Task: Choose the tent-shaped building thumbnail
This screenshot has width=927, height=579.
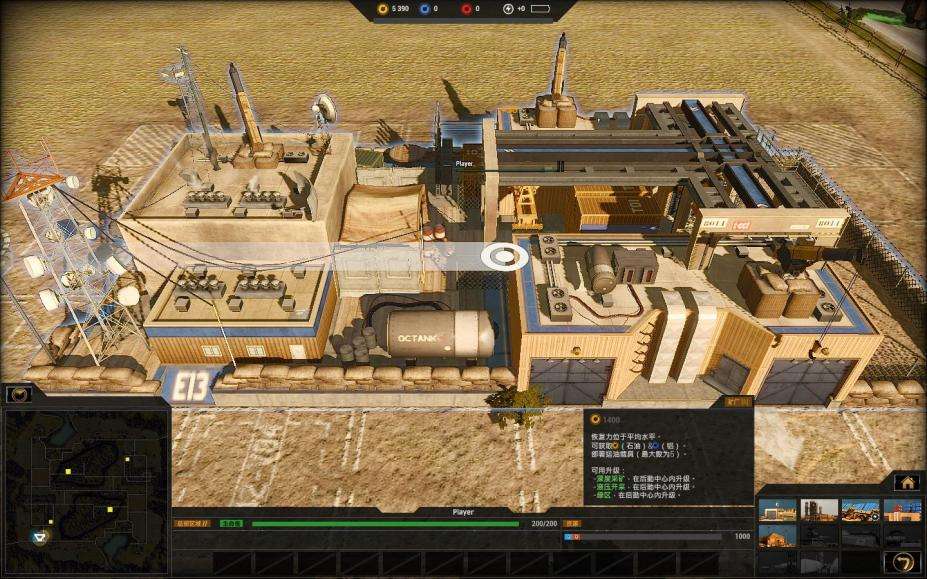Action: click(777, 536)
